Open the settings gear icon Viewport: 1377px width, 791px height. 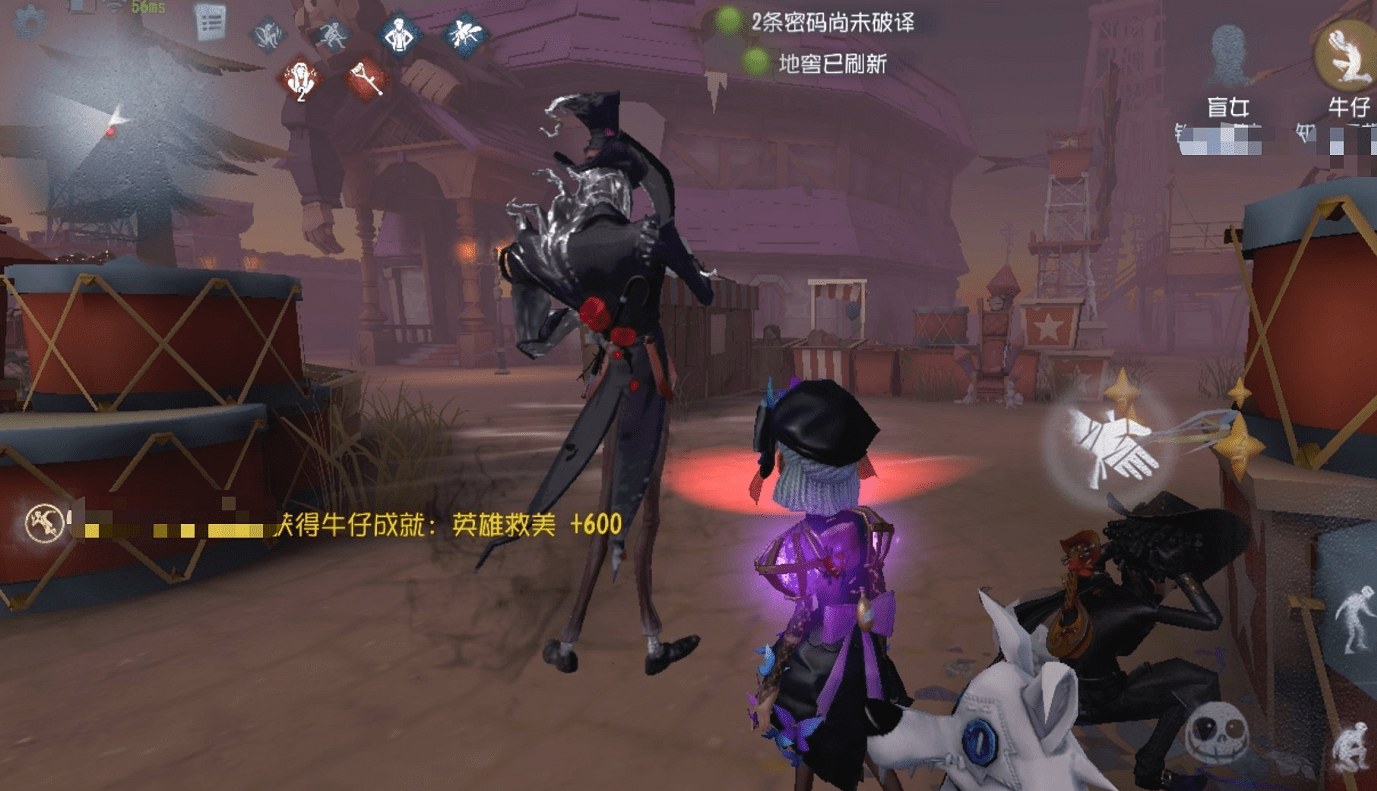[29, 25]
